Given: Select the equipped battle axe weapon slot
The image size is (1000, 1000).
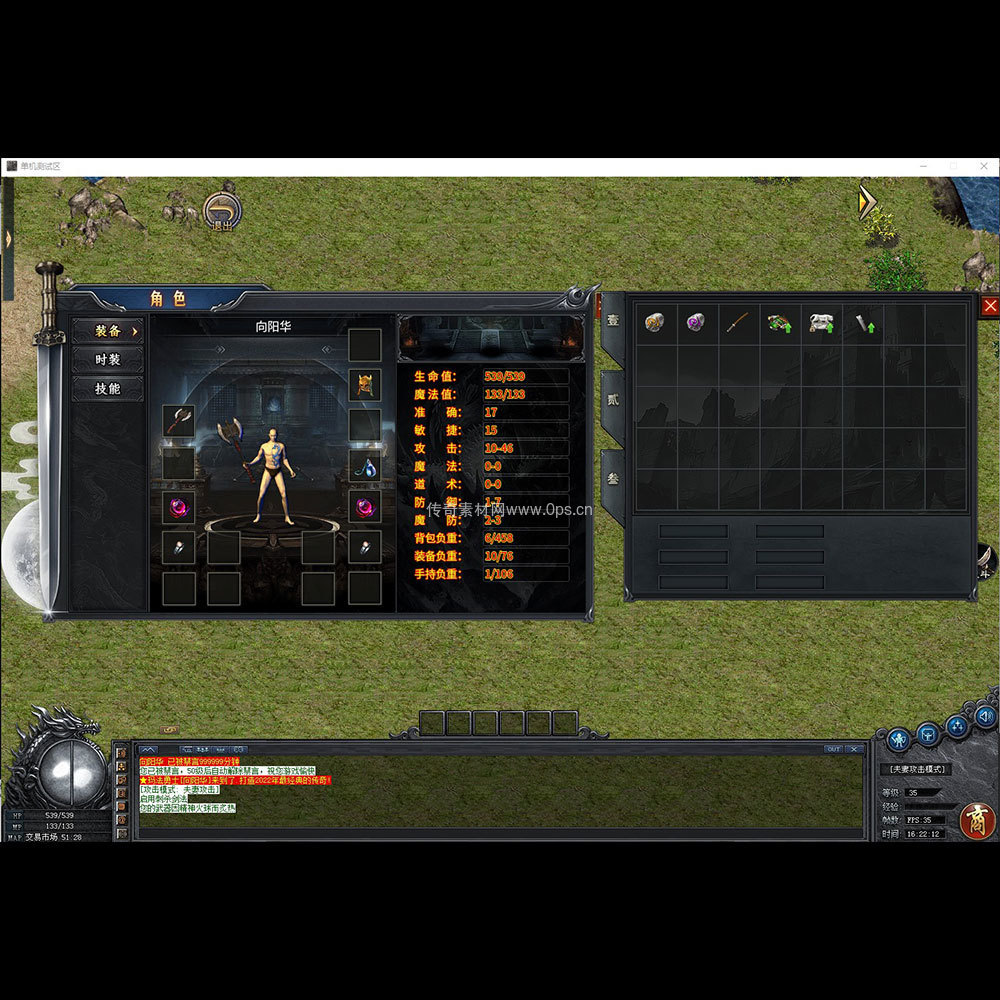Looking at the screenshot, I should [x=179, y=421].
